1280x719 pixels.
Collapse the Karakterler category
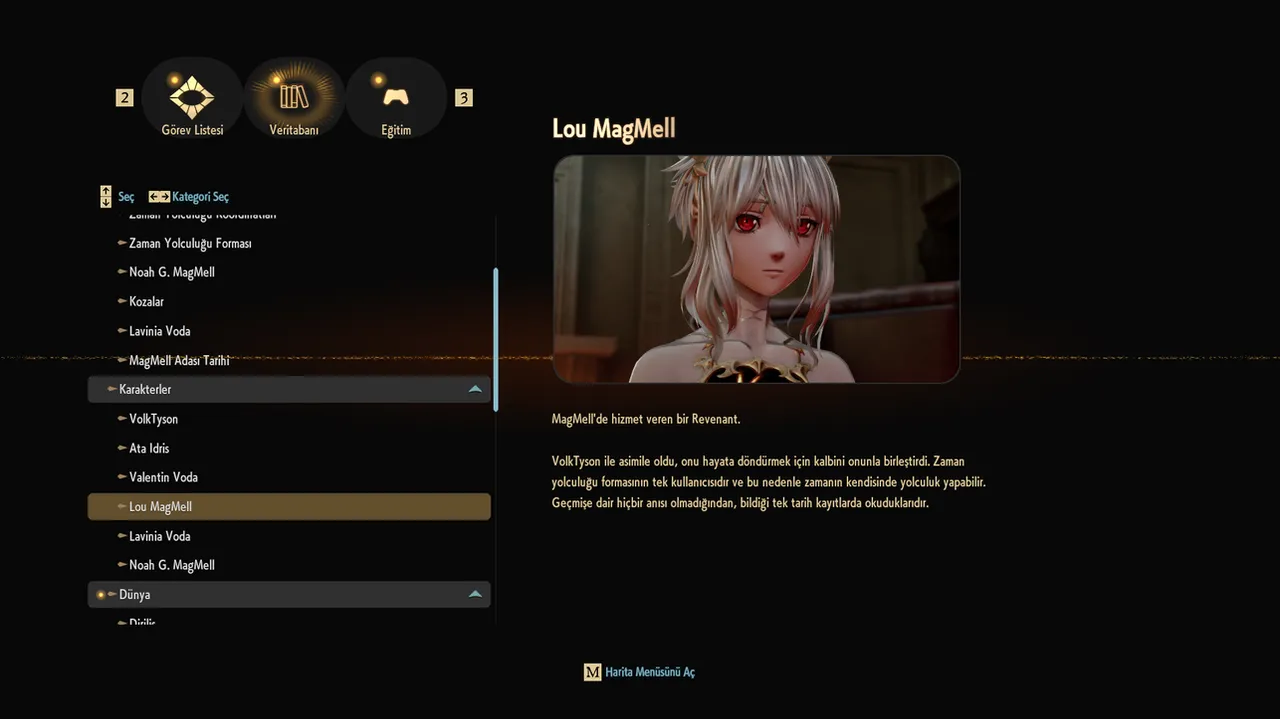pos(475,389)
